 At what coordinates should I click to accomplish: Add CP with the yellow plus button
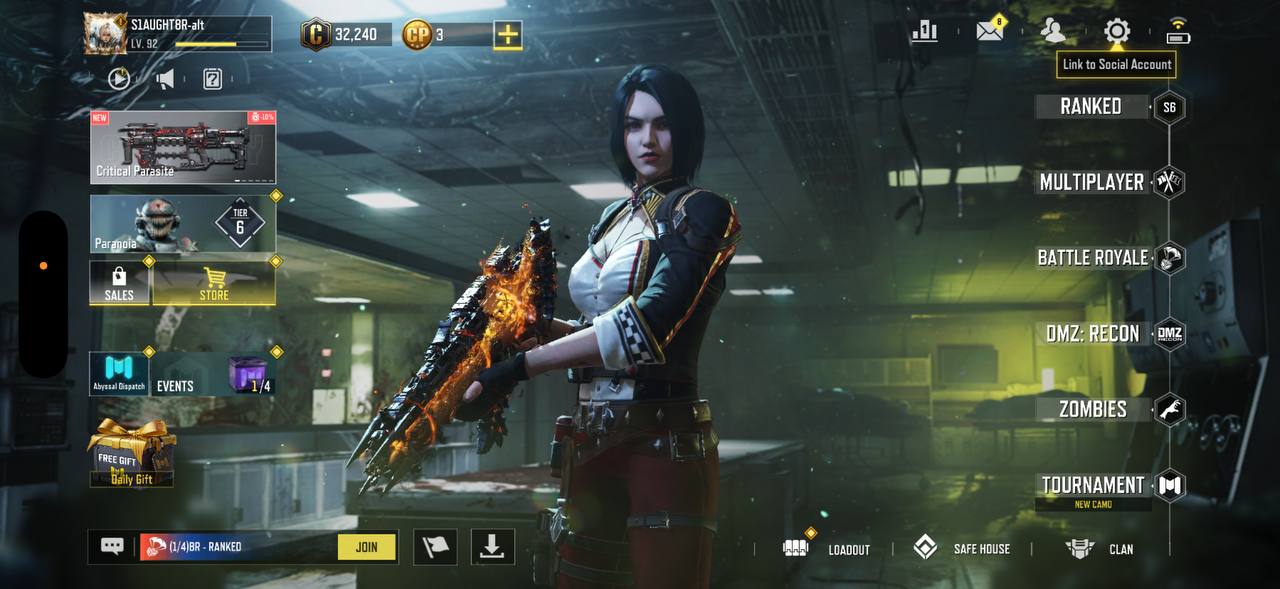click(x=508, y=35)
